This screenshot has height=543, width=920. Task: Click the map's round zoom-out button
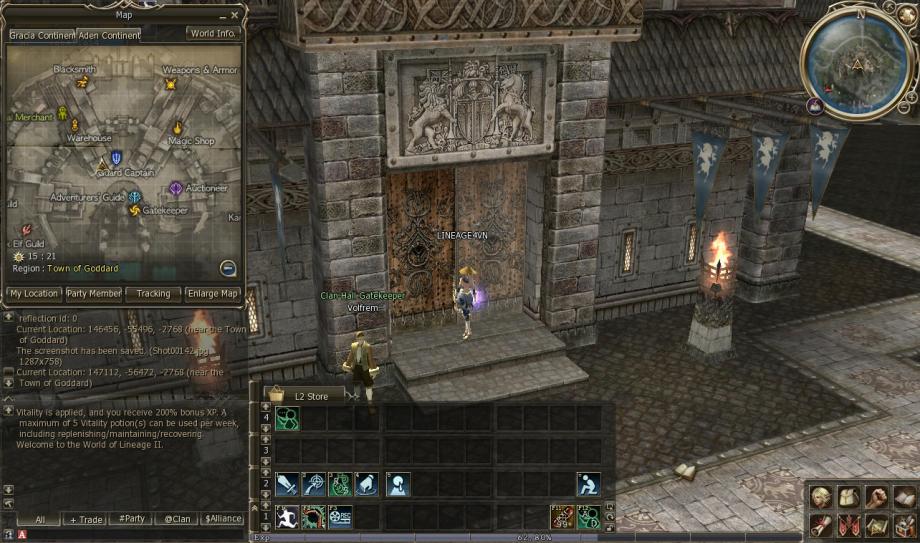click(228, 268)
